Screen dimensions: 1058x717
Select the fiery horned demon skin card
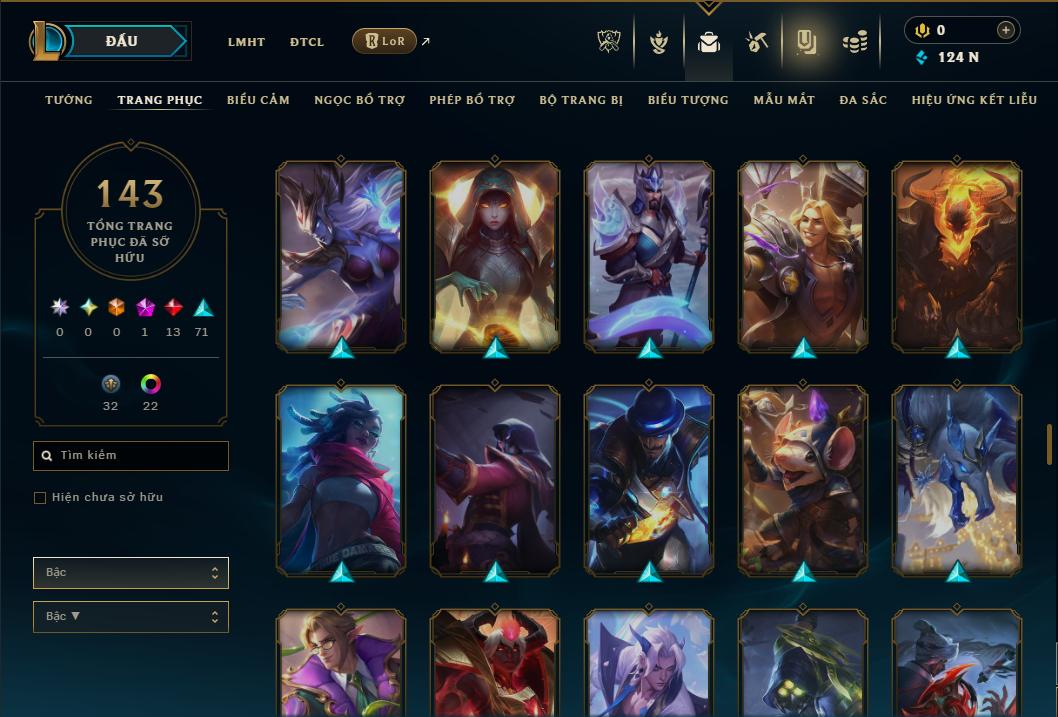click(957, 255)
